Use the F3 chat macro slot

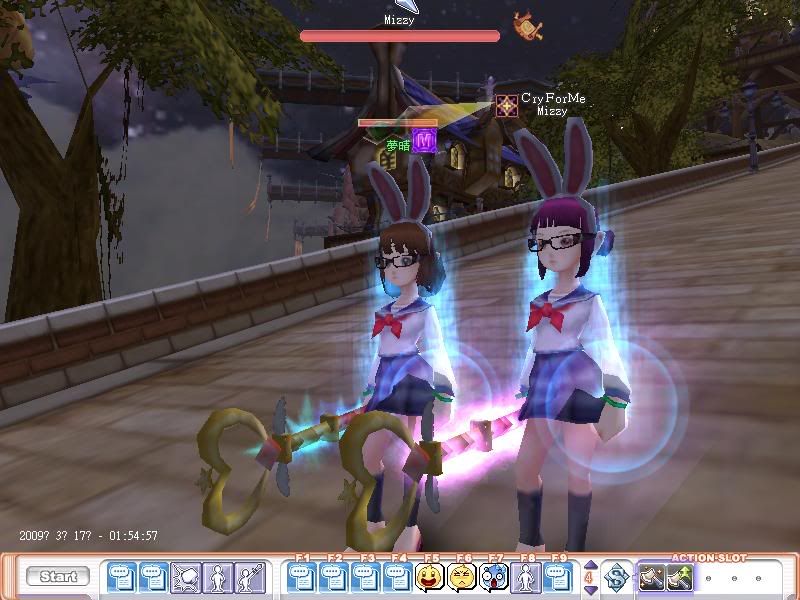(366, 577)
